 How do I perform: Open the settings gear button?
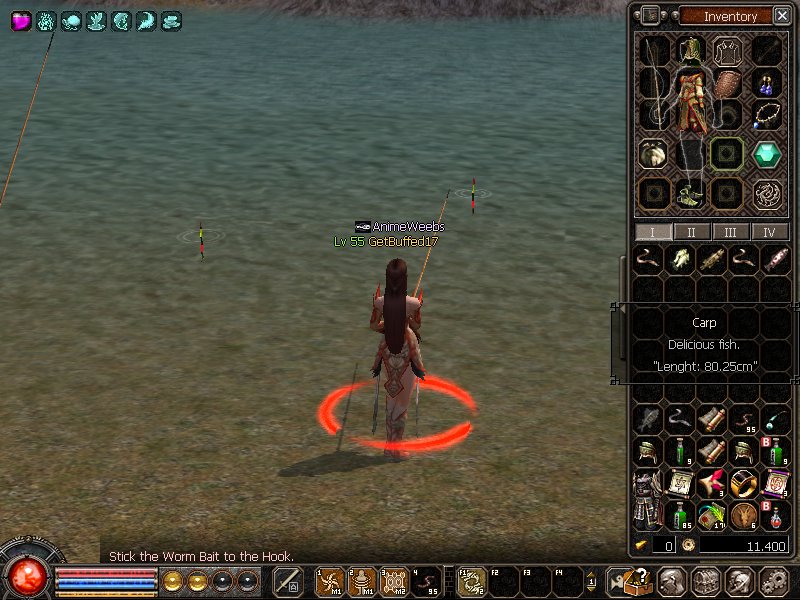[774, 581]
